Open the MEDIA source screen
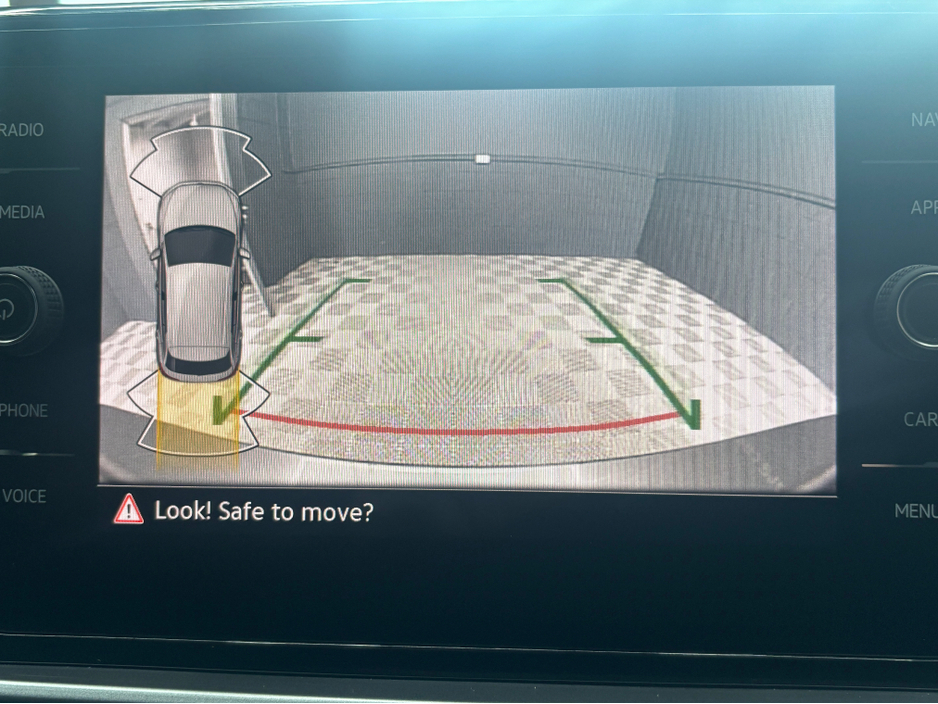The height and width of the screenshot is (704, 938). pyautogui.click(x=22, y=212)
